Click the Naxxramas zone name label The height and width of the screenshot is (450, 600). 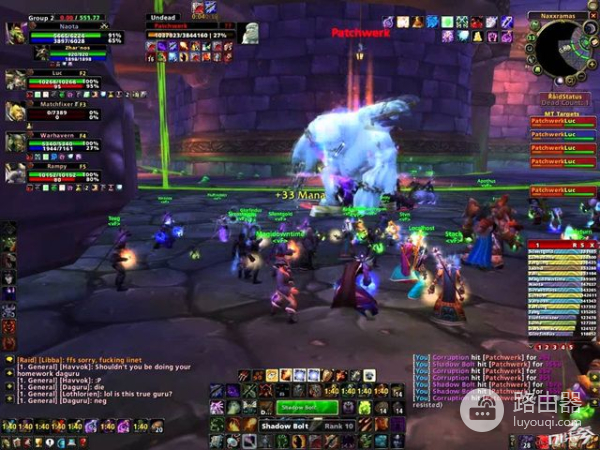coord(563,19)
